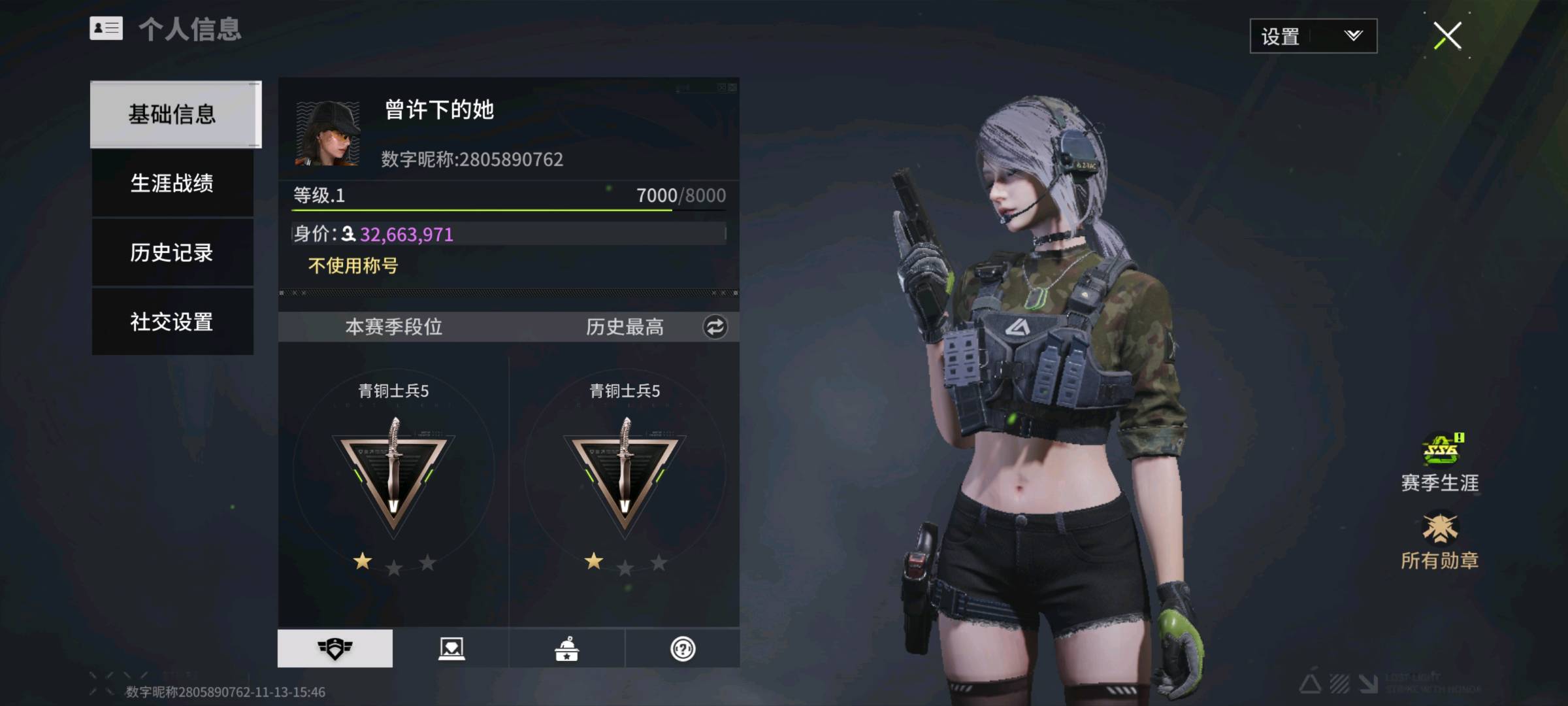Close the personal info screen
The height and width of the screenshot is (706, 1568).
coord(1447,36)
